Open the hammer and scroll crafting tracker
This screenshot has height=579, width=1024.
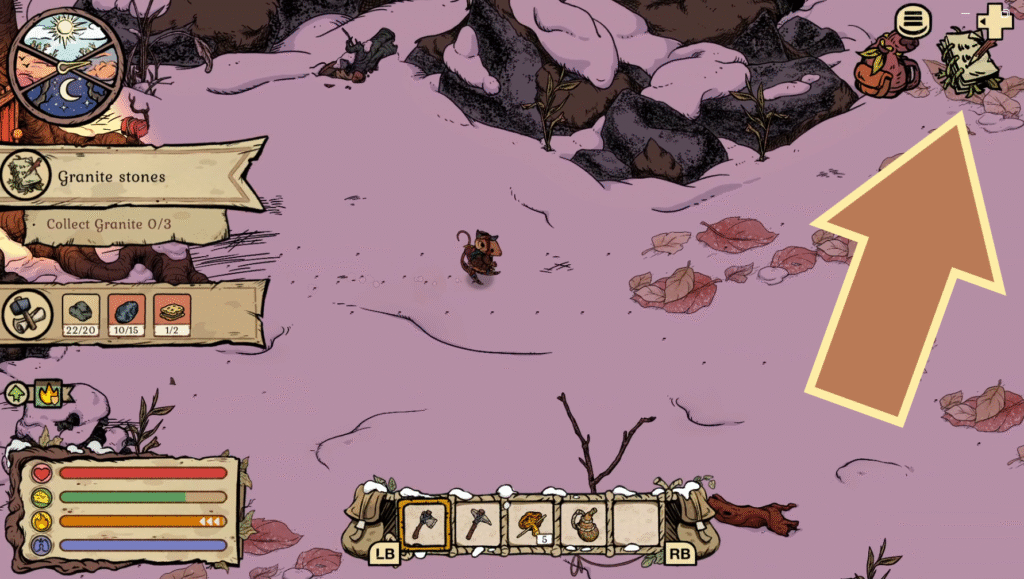pyautogui.click(x=27, y=315)
